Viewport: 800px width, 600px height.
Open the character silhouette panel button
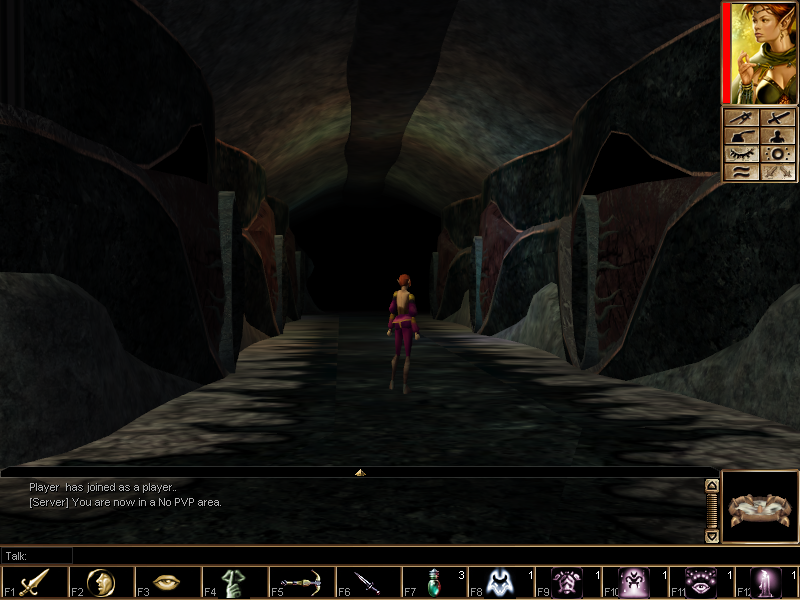coord(779,137)
